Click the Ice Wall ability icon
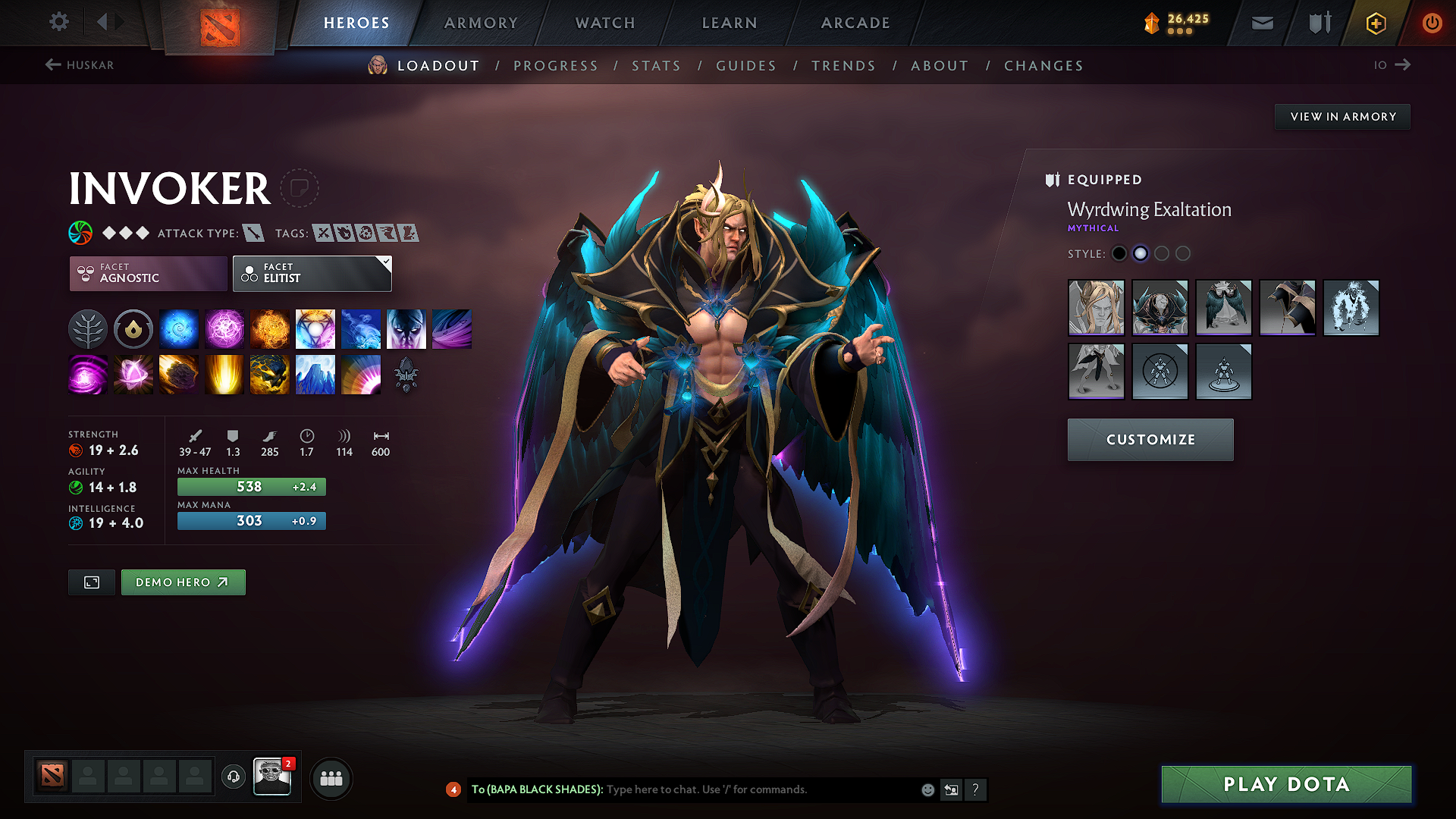 (x=315, y=374)
